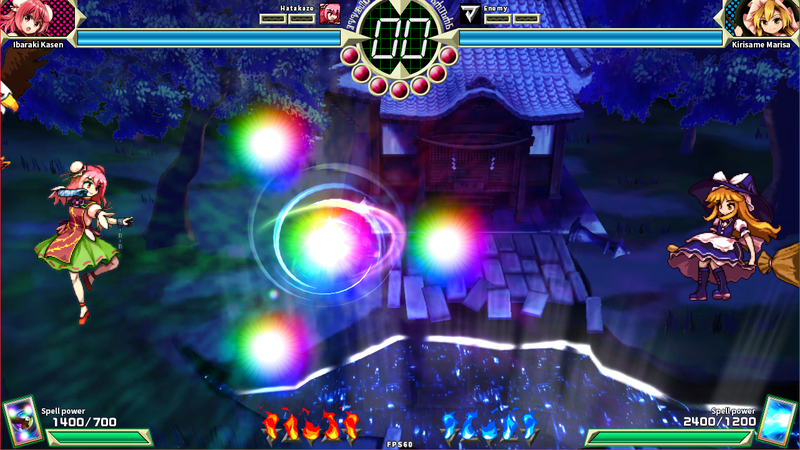Select the small Hatakaze partner portrait

coord(329,13)
